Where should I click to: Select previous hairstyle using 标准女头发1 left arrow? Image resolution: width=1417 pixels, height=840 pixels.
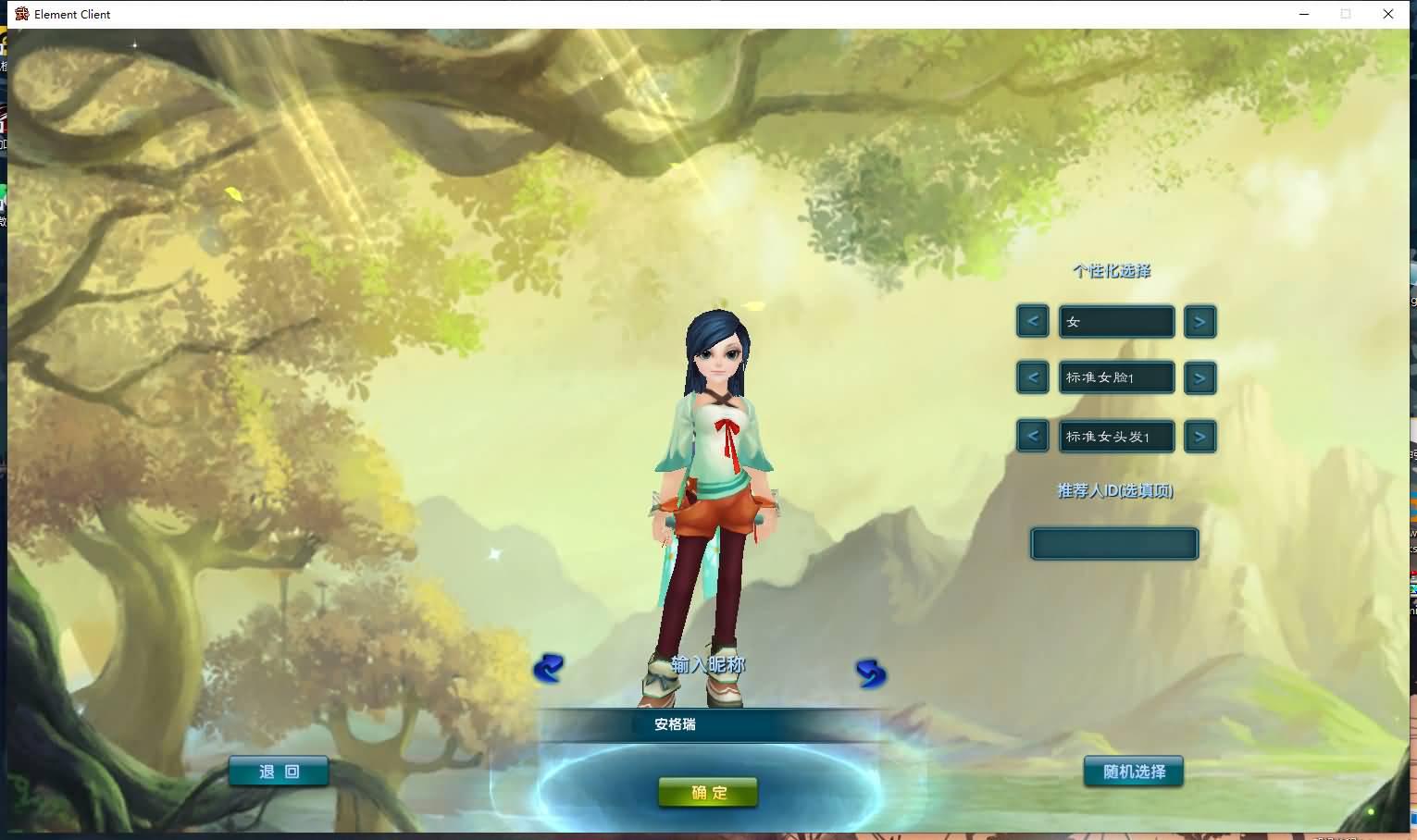click(x=1032, y=436)
